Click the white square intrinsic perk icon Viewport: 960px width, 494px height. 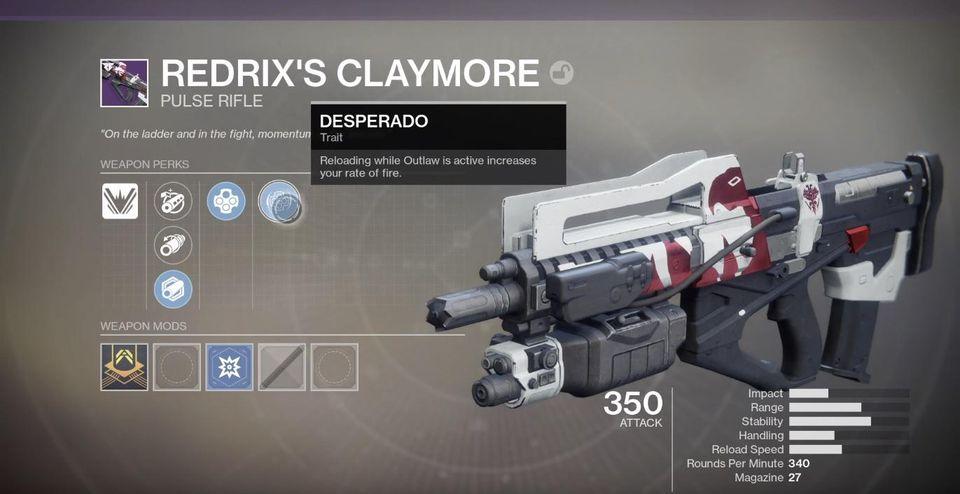[120, 202]
